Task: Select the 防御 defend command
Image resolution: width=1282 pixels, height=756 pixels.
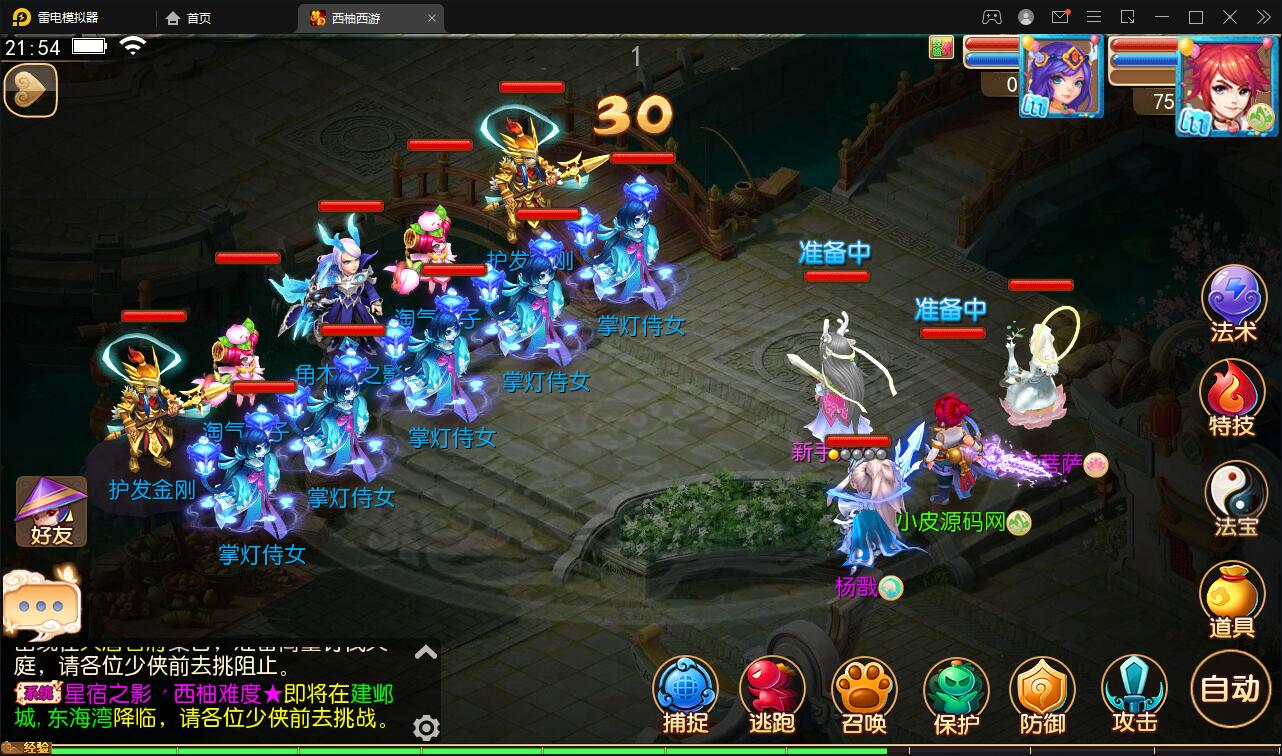Action: 1042,690
